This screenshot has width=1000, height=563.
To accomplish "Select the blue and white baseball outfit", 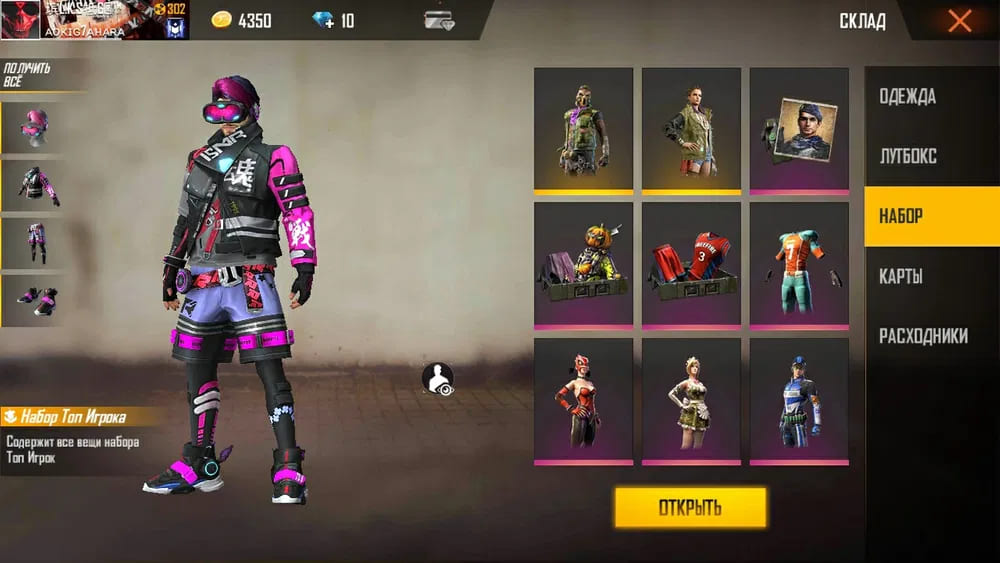I will [799, 400].
